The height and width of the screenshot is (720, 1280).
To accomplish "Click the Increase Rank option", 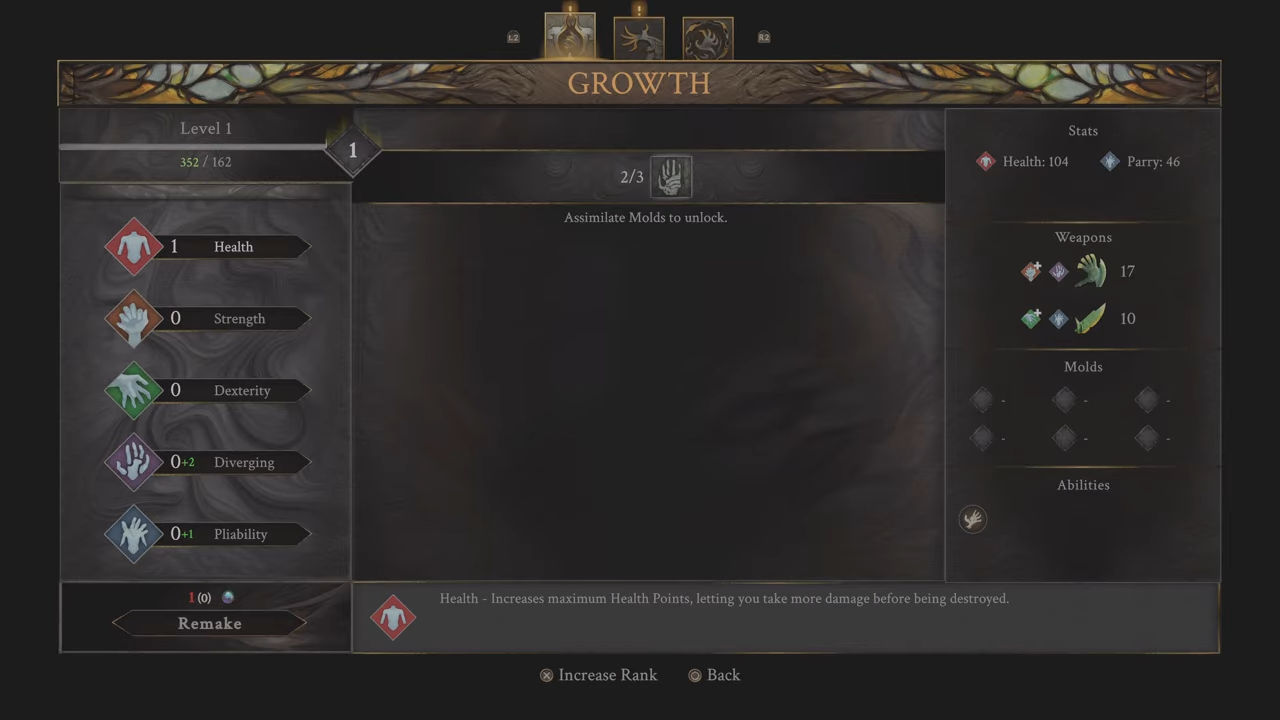I will [x=598, y=675].
